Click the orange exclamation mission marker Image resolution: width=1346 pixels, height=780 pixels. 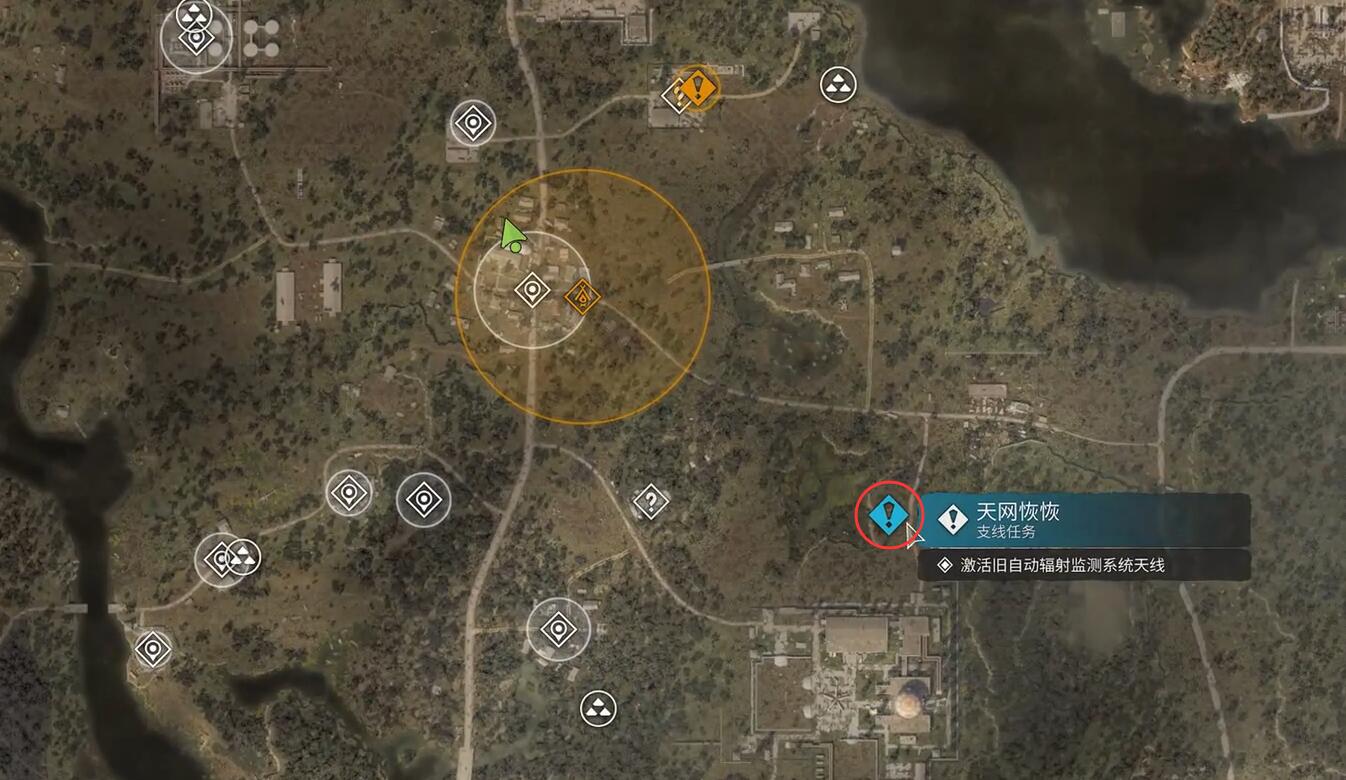pos(698,87)
